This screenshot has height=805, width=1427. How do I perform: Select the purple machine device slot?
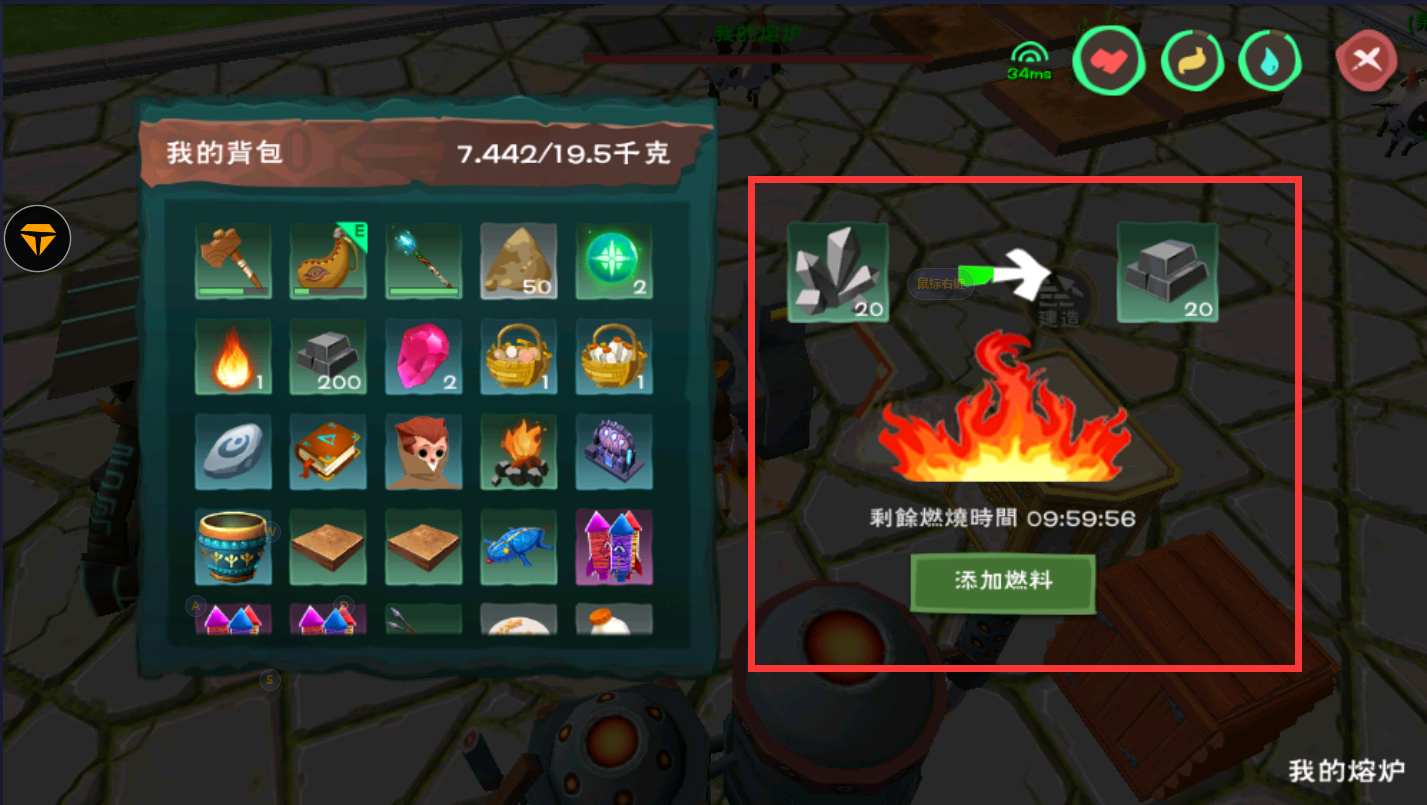click(x=614, y=452)
